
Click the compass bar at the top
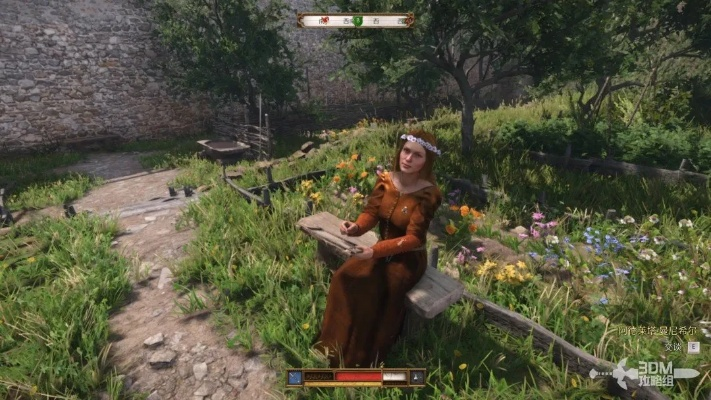tap(356, 20)
